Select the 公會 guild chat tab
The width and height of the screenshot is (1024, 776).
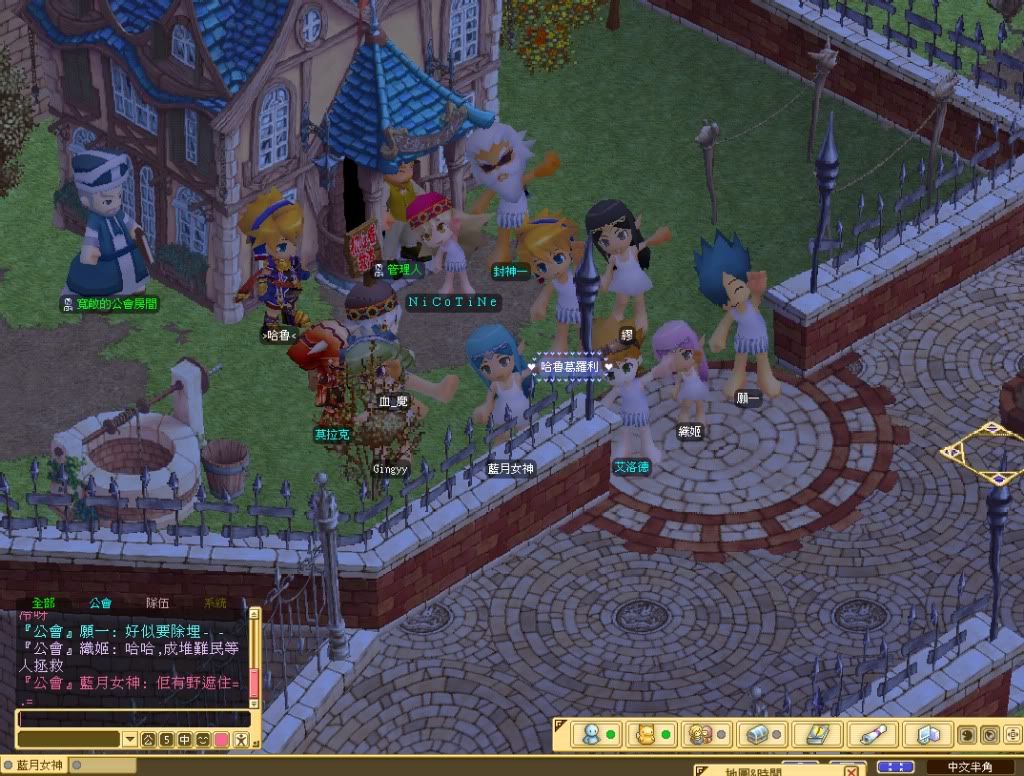[100, 603]
